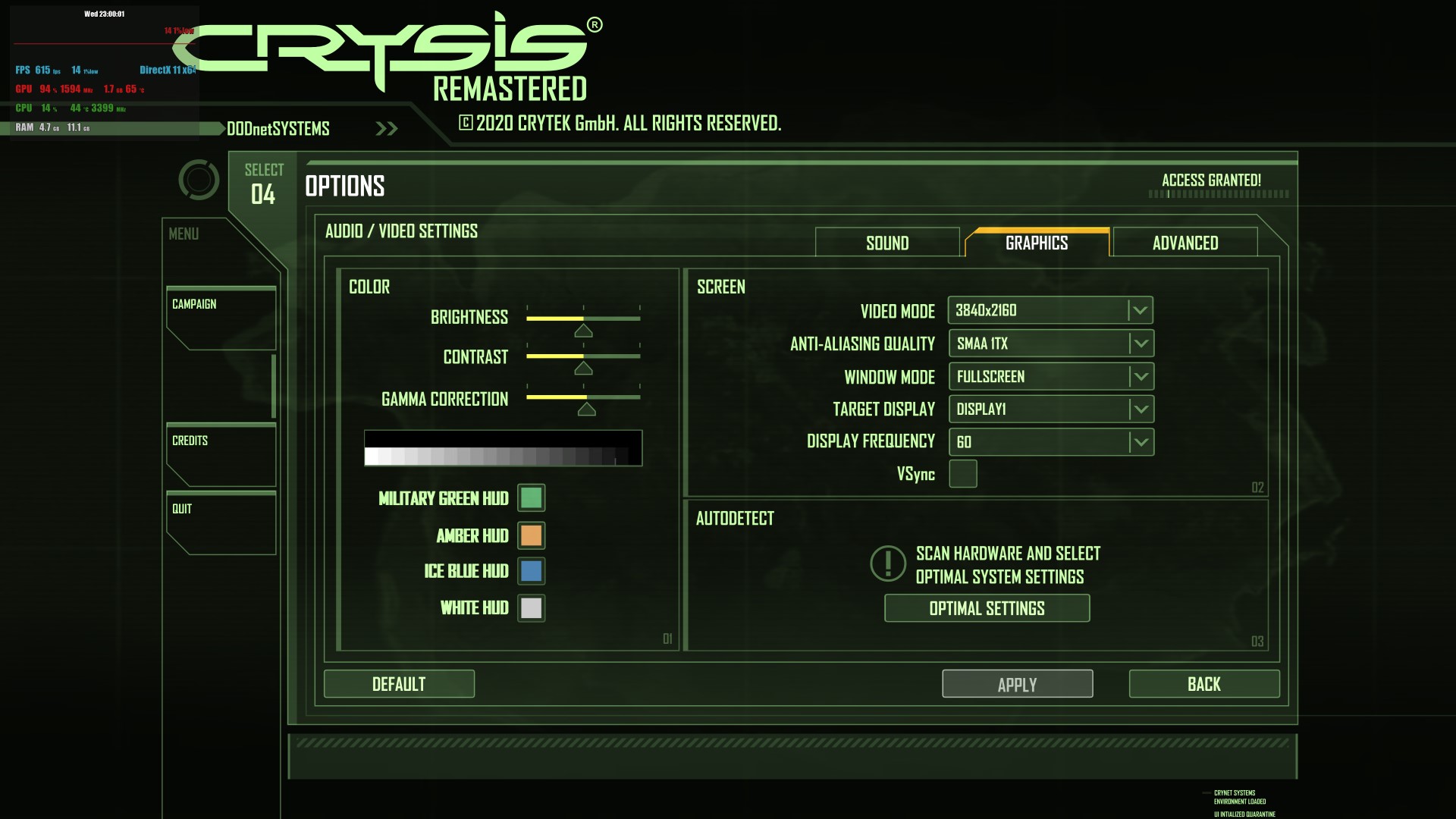Screen dimensions: 1456x819
Task: Switch to the Sound tab
Action: (887, 243)
